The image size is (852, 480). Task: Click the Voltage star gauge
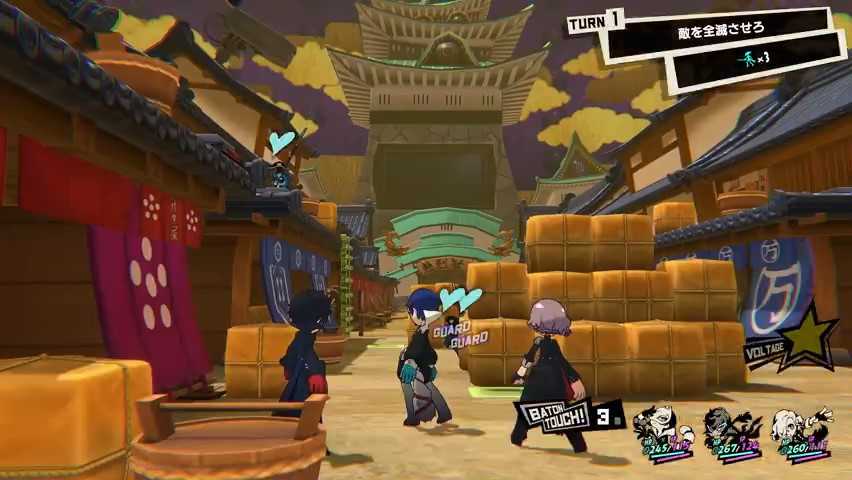tap(808, 335)
